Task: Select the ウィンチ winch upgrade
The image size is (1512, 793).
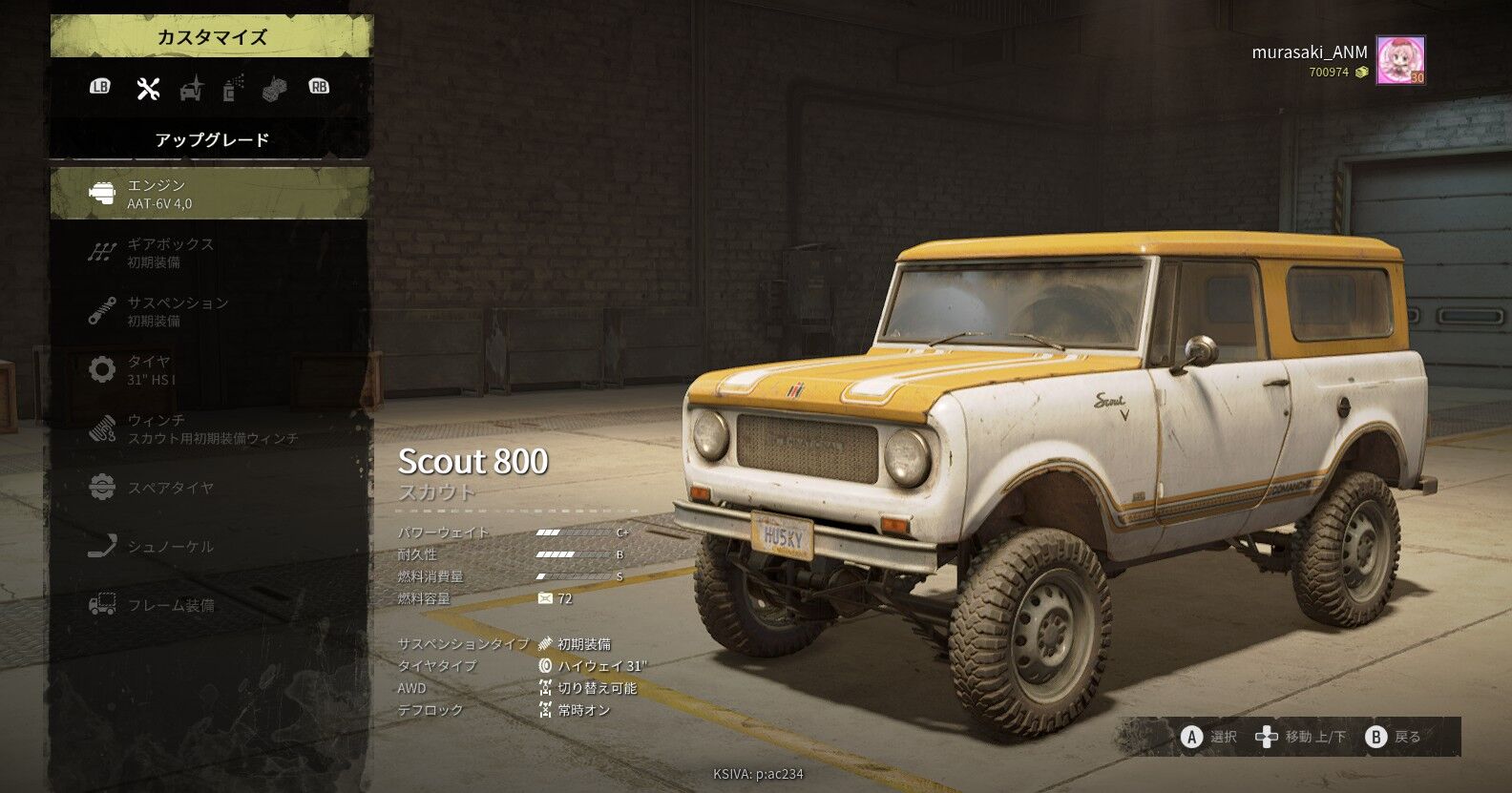Action: tap(210, 428)
